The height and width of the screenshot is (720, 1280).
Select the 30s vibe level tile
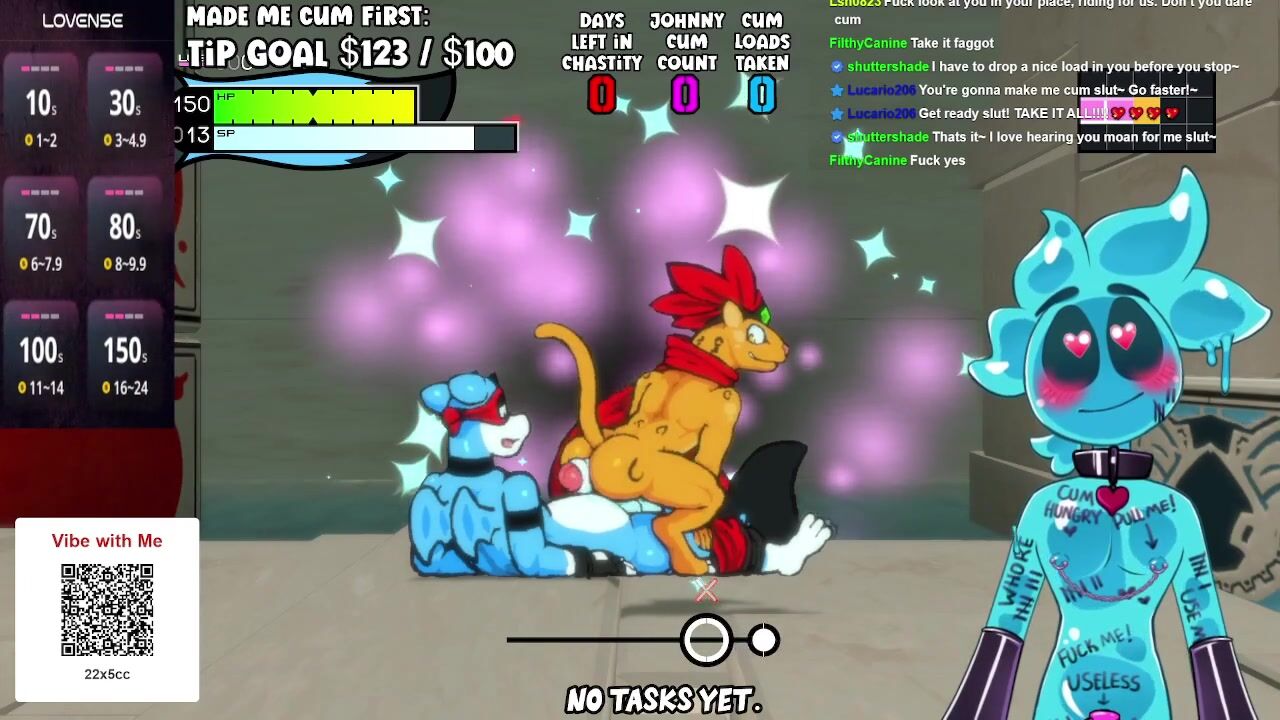[x=125, y=105]
